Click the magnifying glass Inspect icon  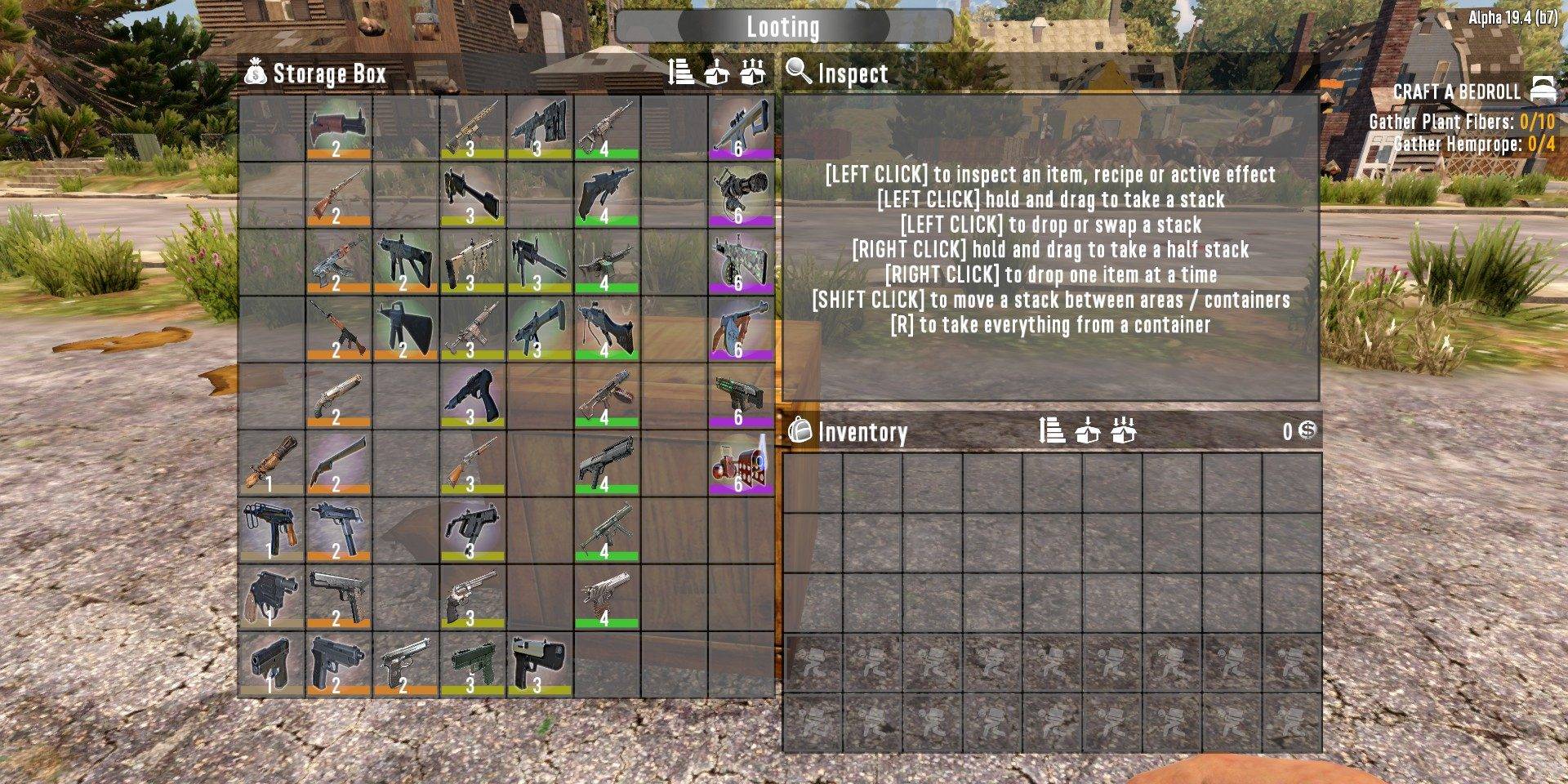[x=795, y=73]
